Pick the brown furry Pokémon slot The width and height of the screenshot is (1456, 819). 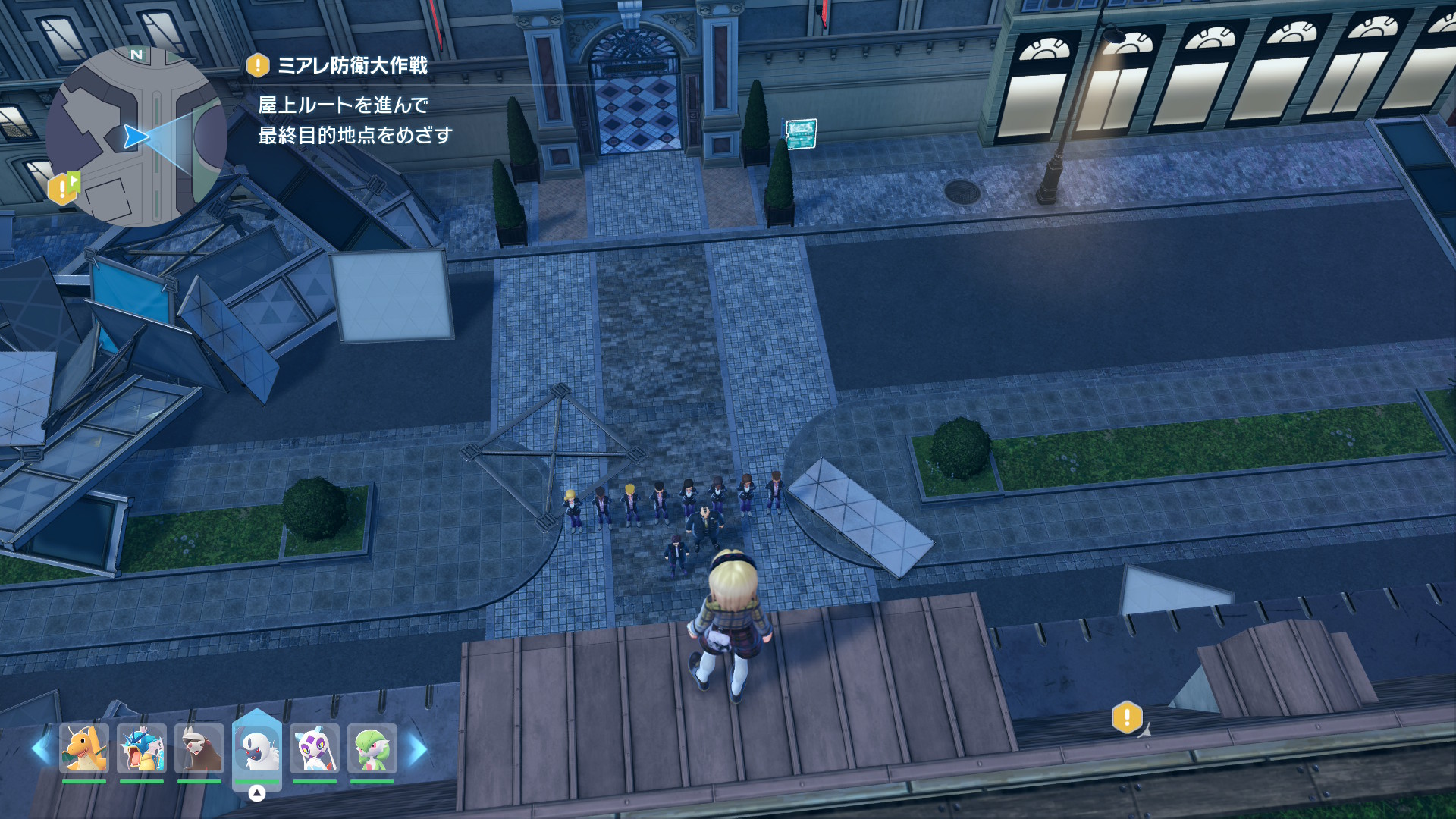[199, 748]
